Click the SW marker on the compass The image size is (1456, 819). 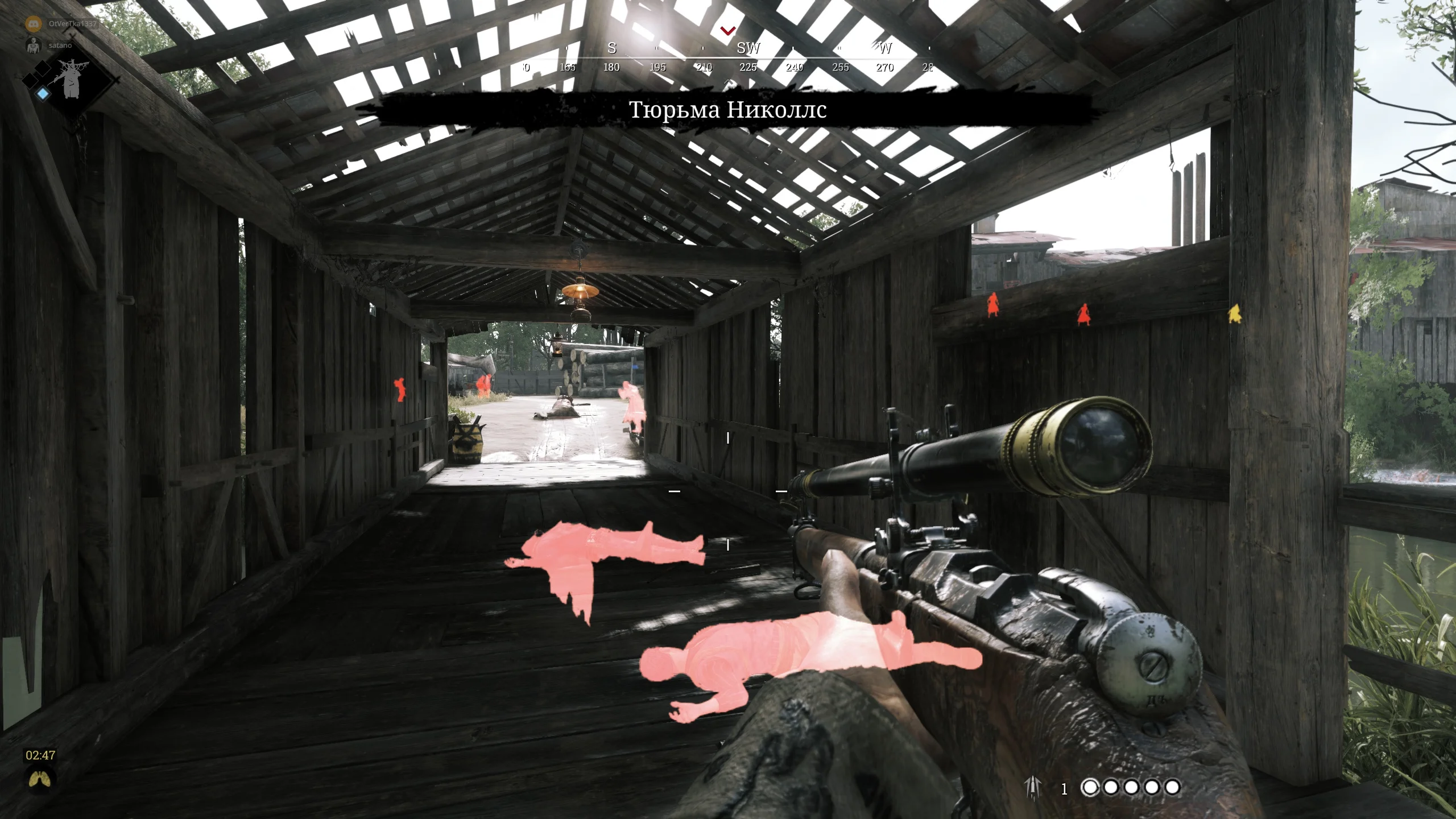click(748, 48)
